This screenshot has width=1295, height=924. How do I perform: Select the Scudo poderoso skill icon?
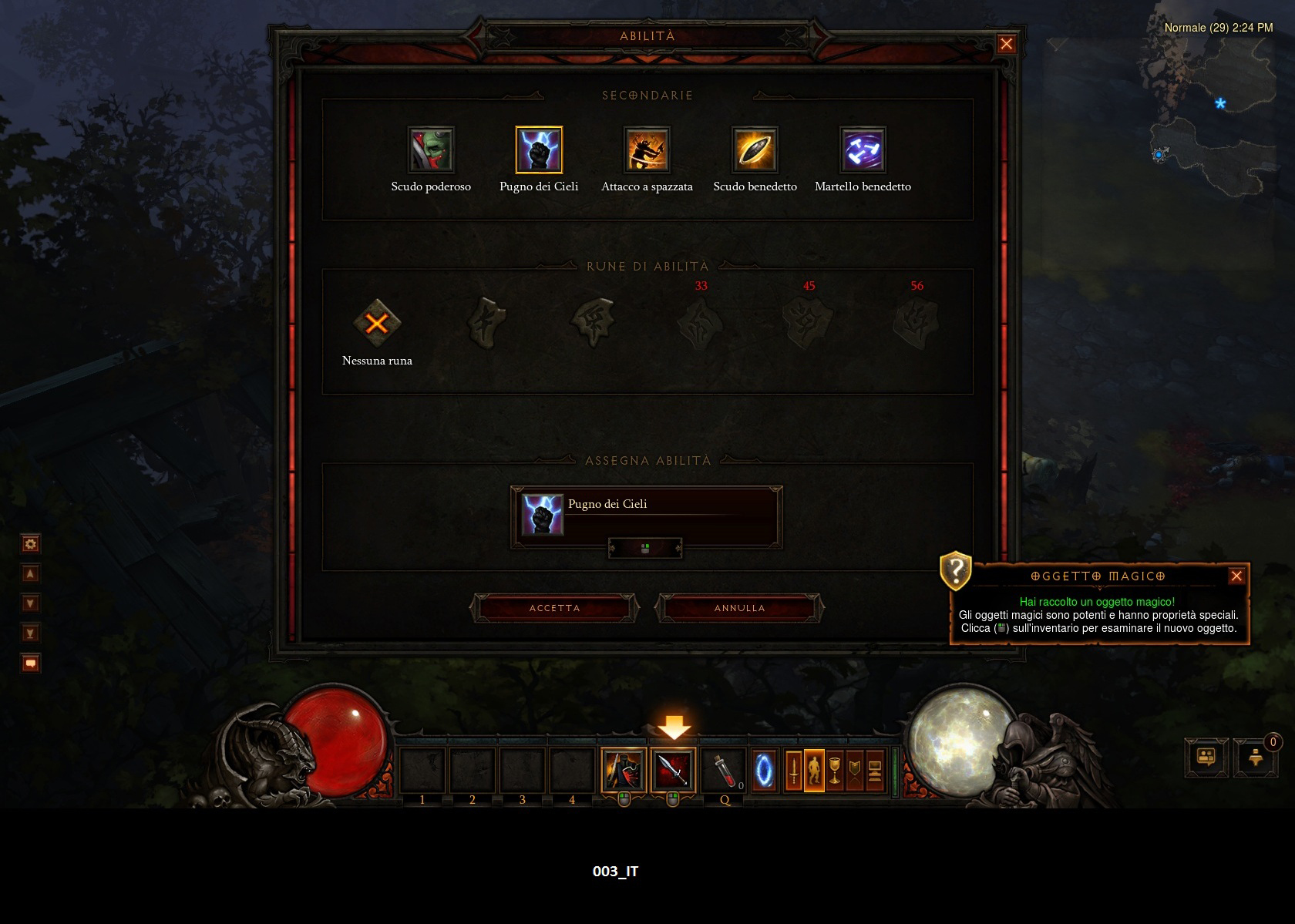[x=431, y=150]
